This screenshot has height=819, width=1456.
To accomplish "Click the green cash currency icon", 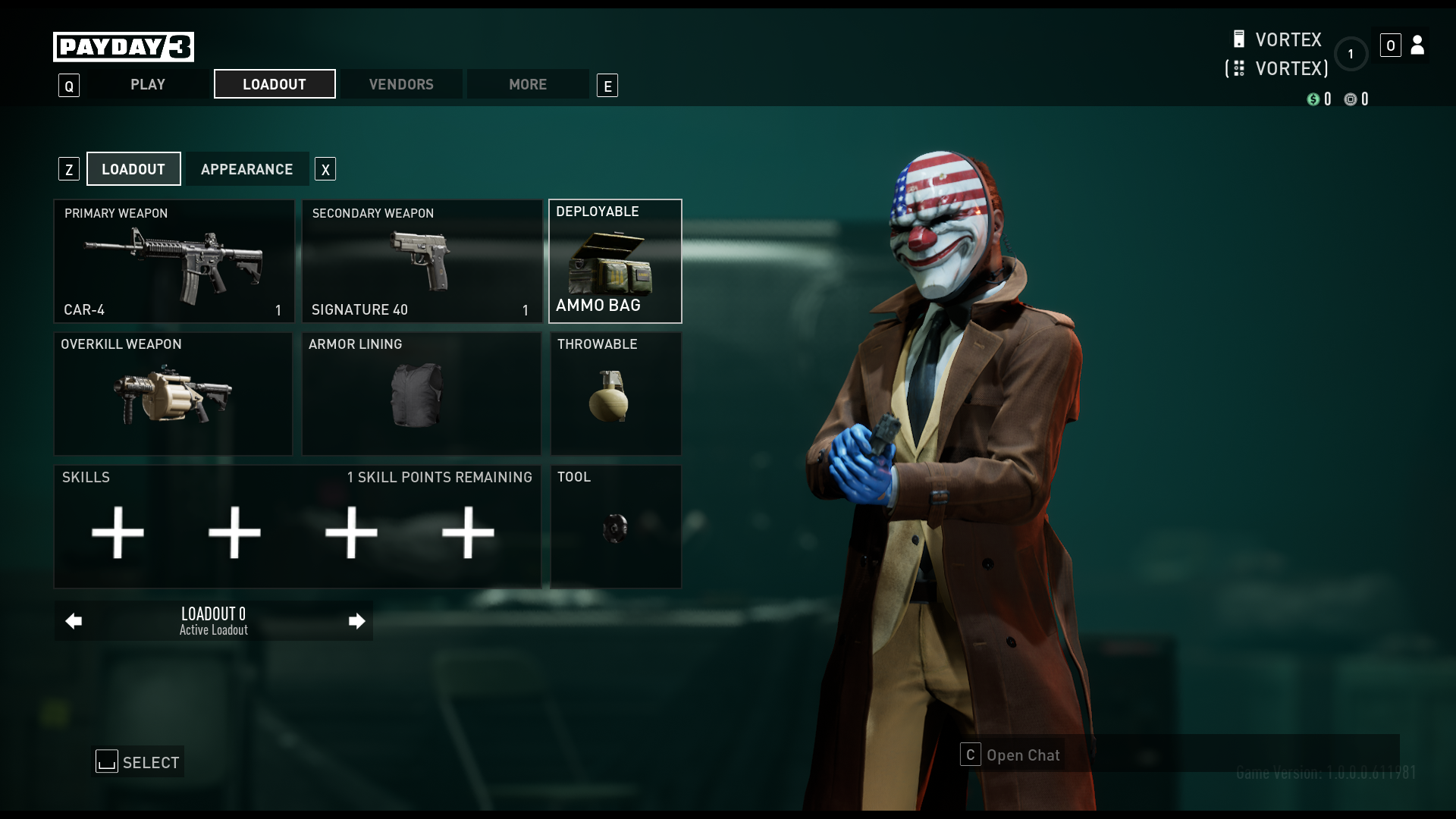I will pyautogui.click(x=1315, y=99).
